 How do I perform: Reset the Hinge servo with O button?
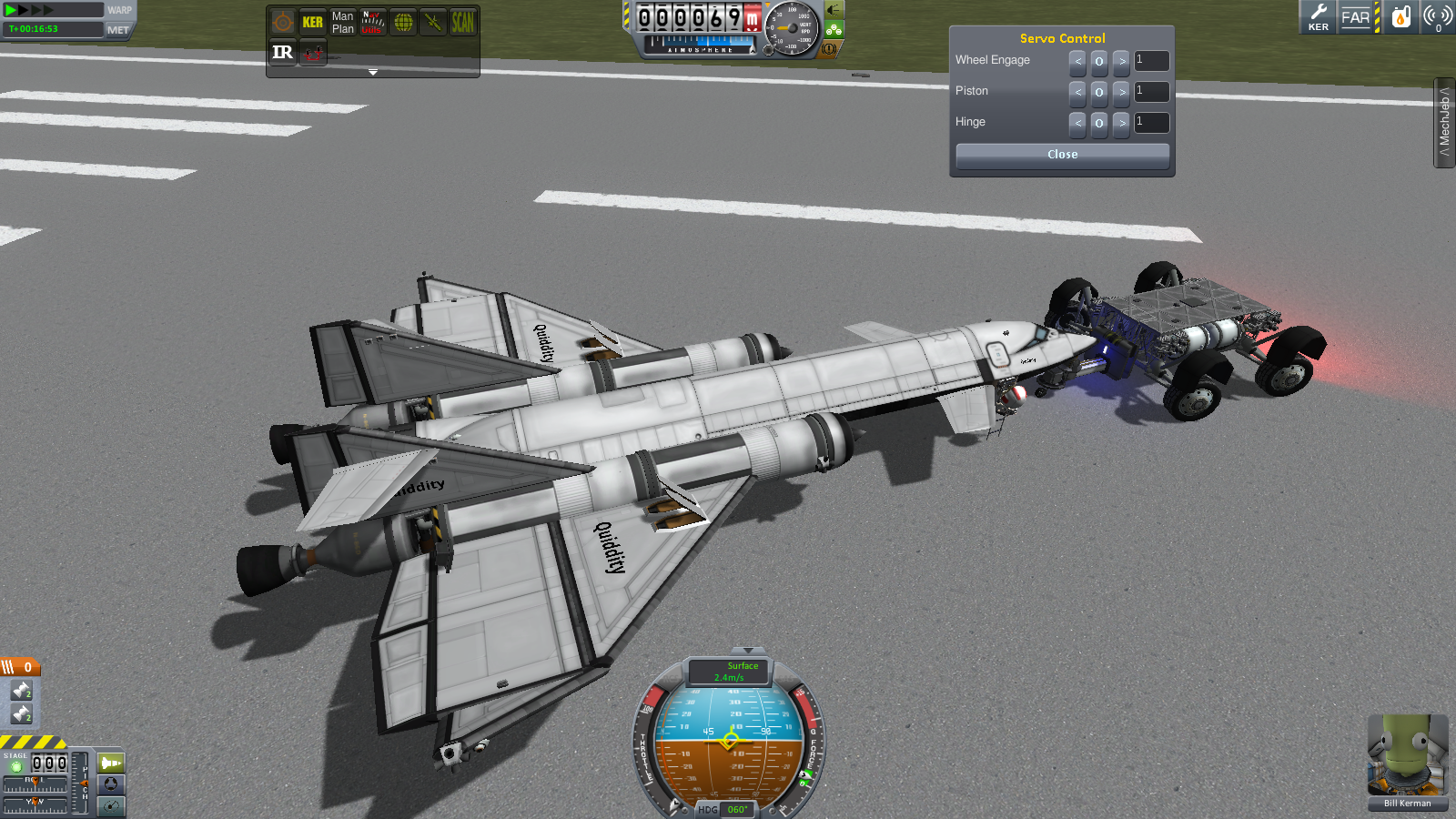point(1099,123)
